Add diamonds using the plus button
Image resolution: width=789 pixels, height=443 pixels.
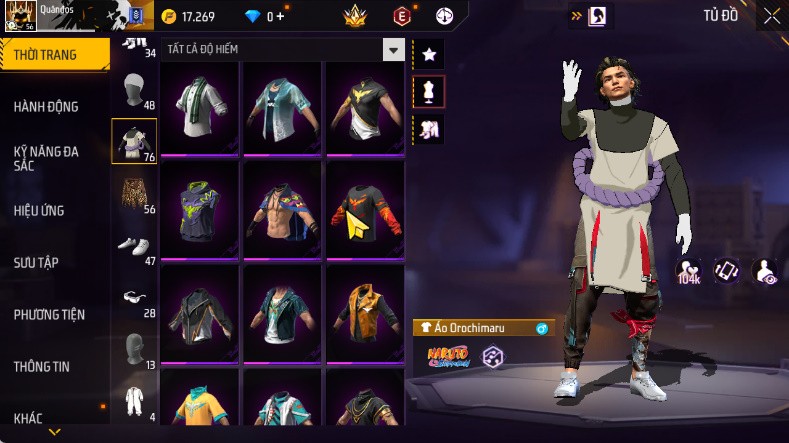(279, 16)
